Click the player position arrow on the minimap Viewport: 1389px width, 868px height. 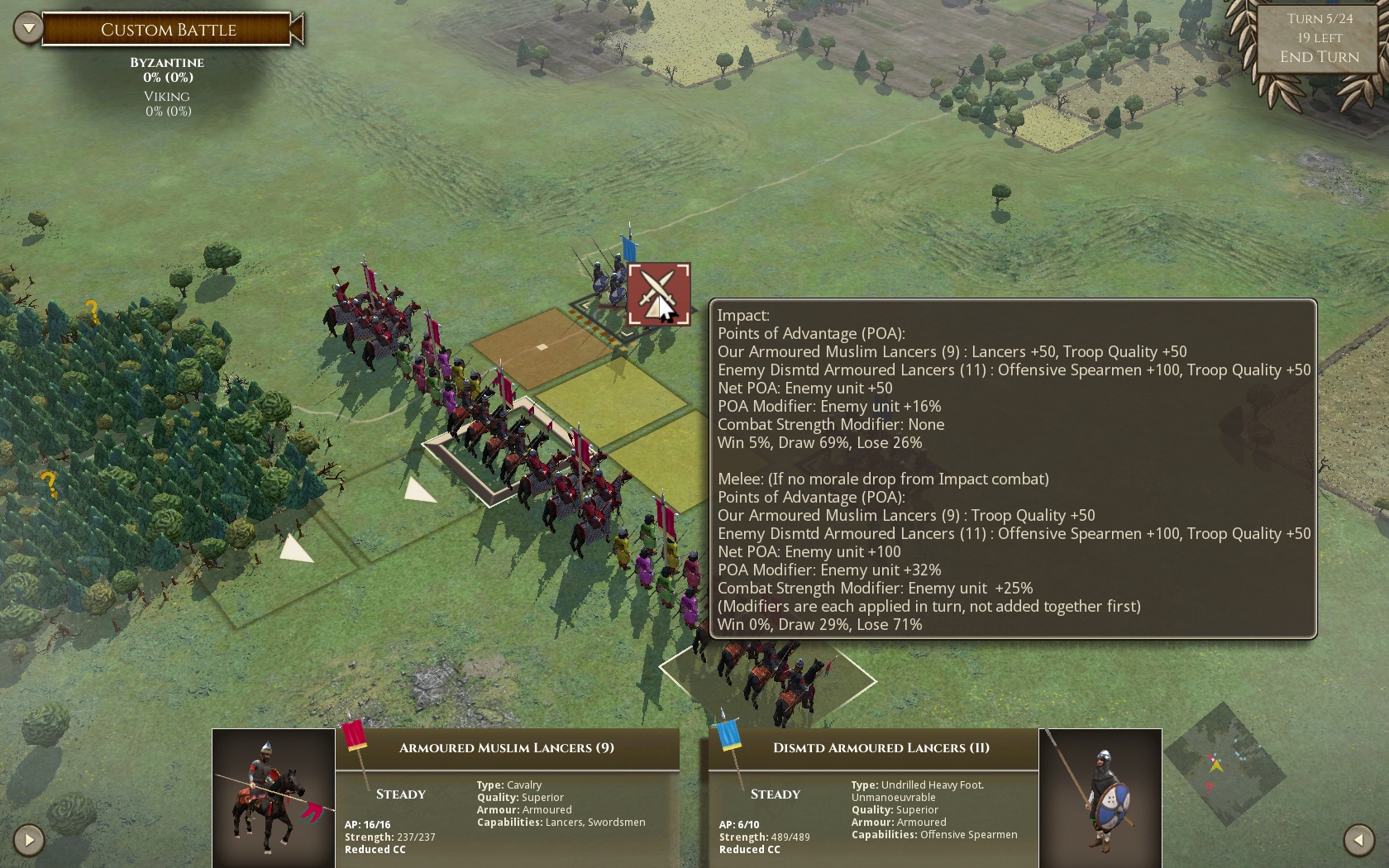(x=1217, y=766)
